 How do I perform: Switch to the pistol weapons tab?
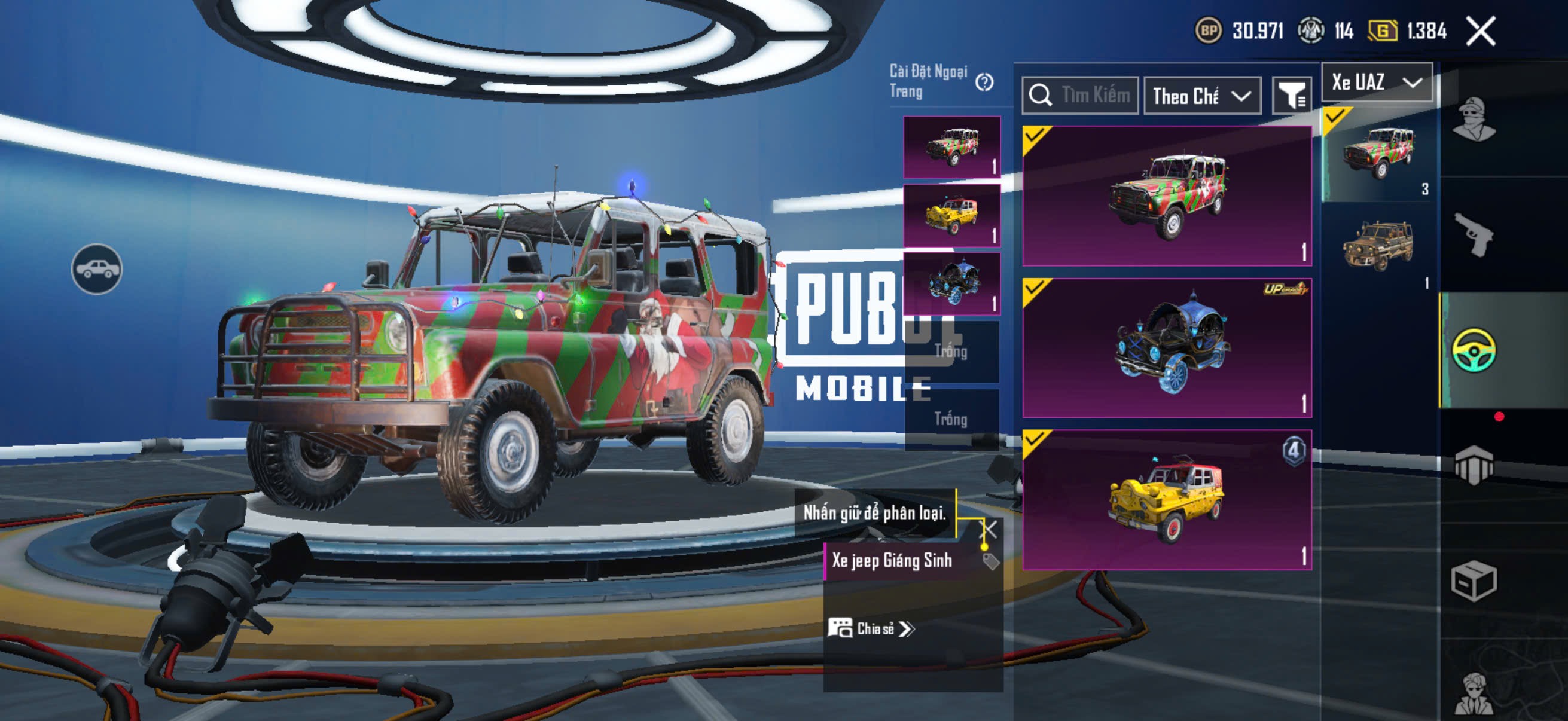coord(1473,234)
